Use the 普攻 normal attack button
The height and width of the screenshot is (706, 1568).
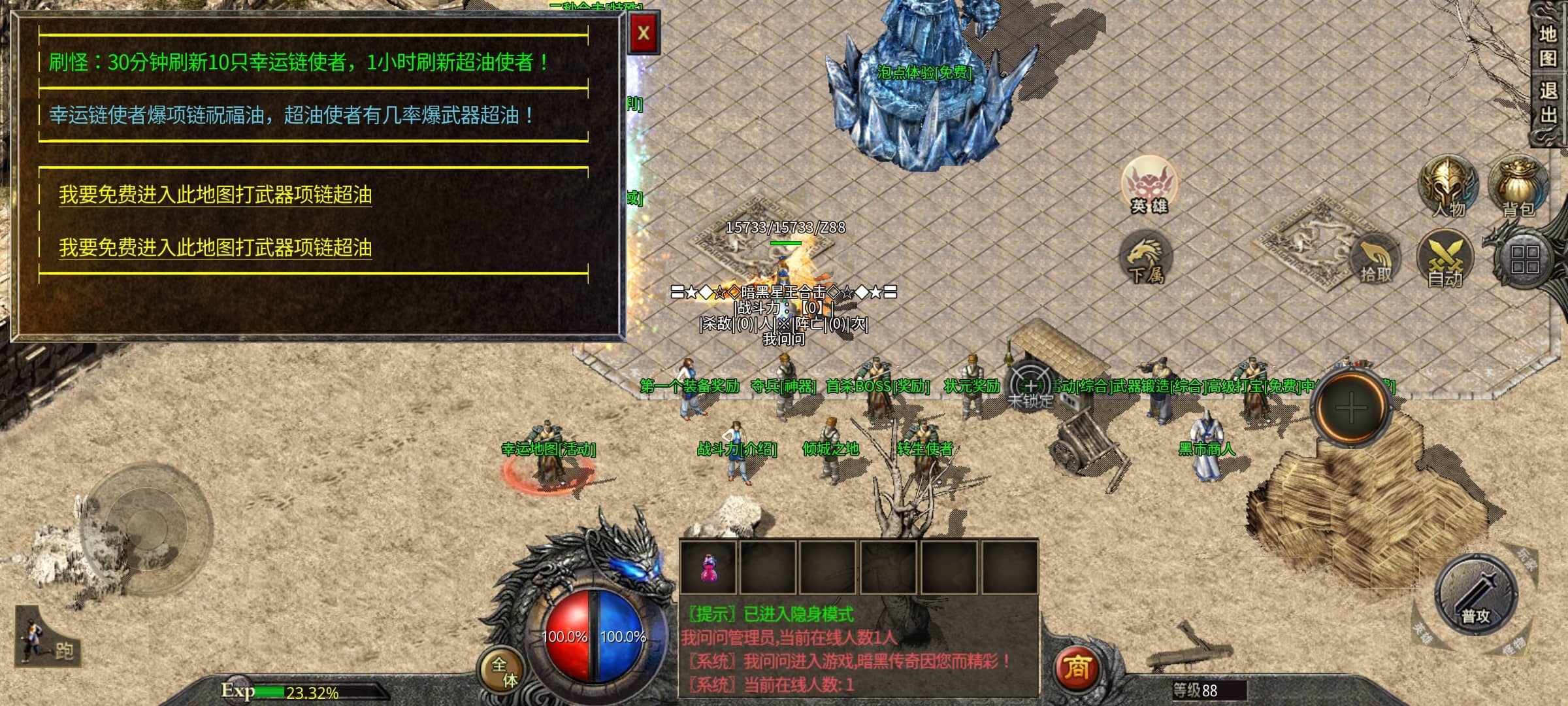(x=1475, y=595)
